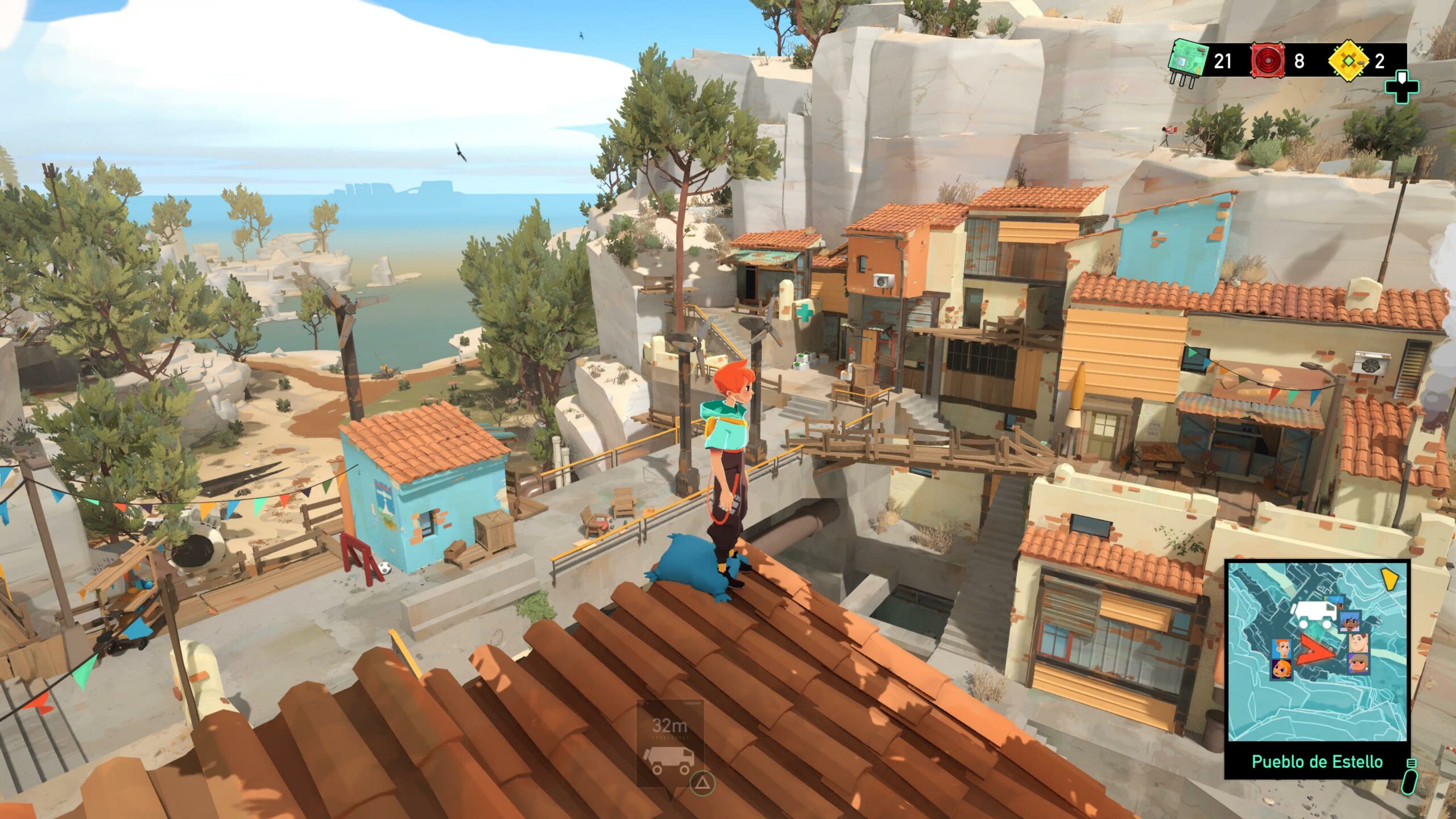Click the green circuit board resource icon

(x=1188, y=62)
